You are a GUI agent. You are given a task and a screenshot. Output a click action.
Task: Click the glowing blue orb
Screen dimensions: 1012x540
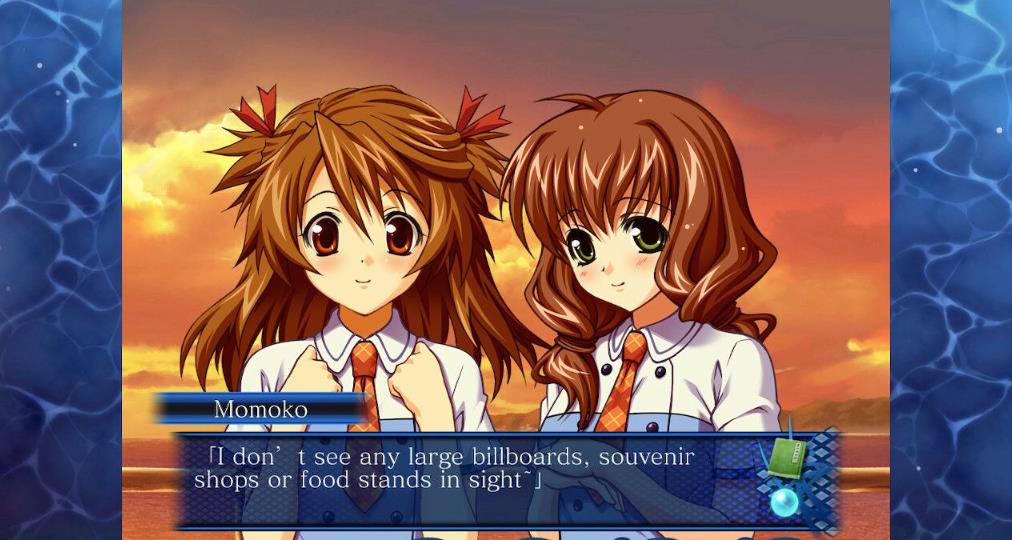[784, 502]
